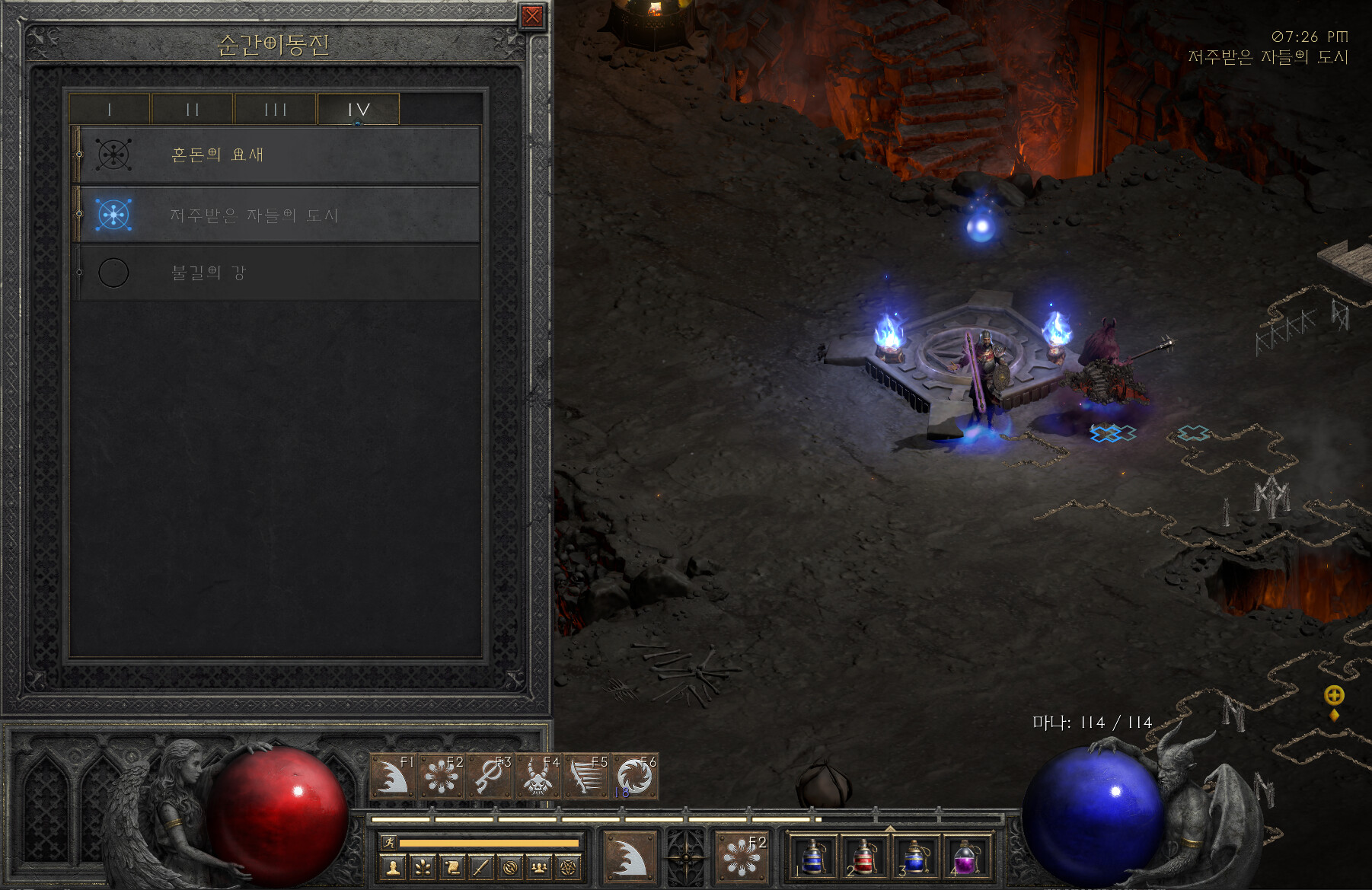Activate the F6 spinning blade skill
Viewport: 1372px width, 890px height.
pos(633,777)
